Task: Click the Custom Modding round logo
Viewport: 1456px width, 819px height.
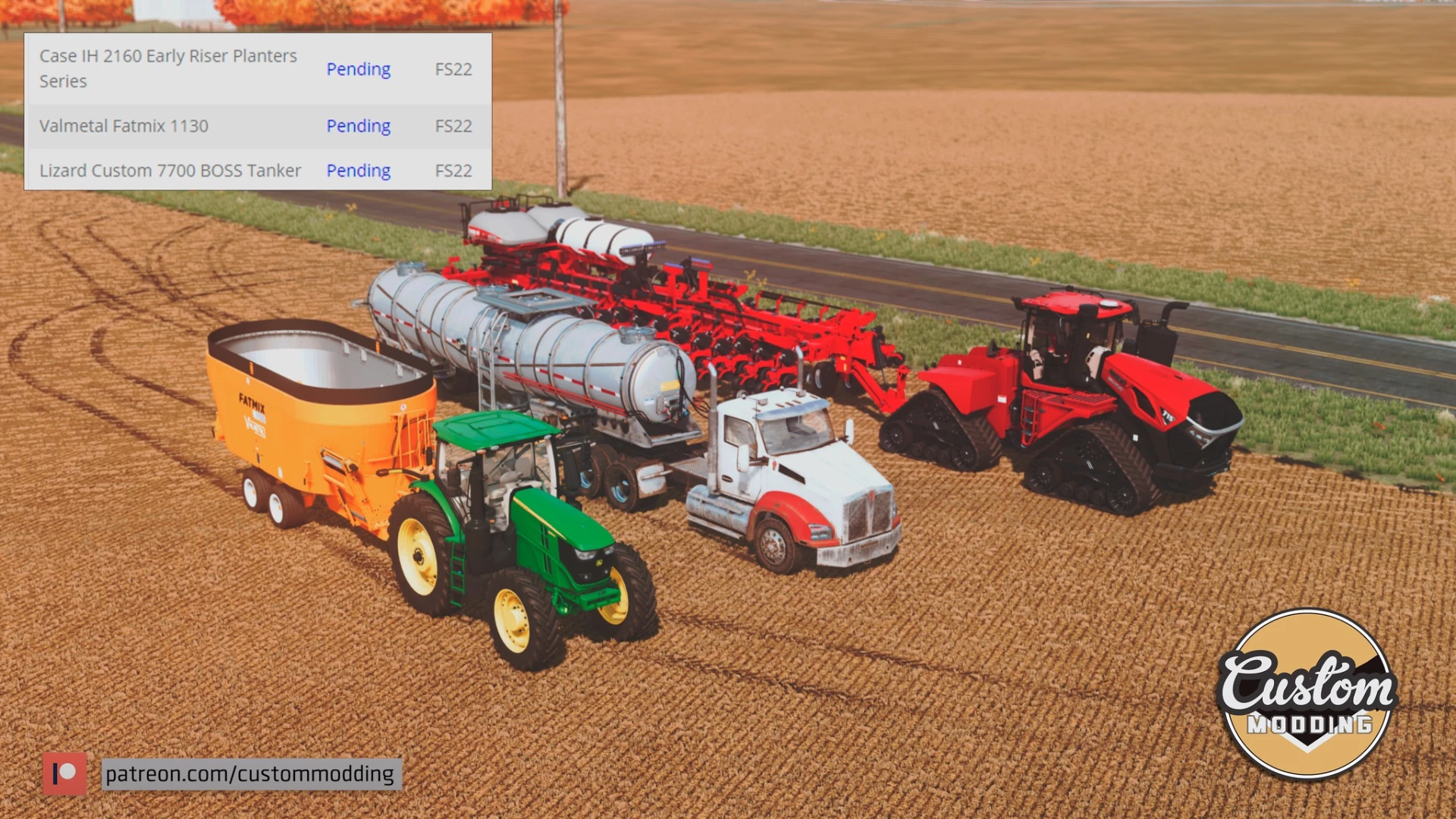Action: pyautogui.click(x=1307, y=694)
